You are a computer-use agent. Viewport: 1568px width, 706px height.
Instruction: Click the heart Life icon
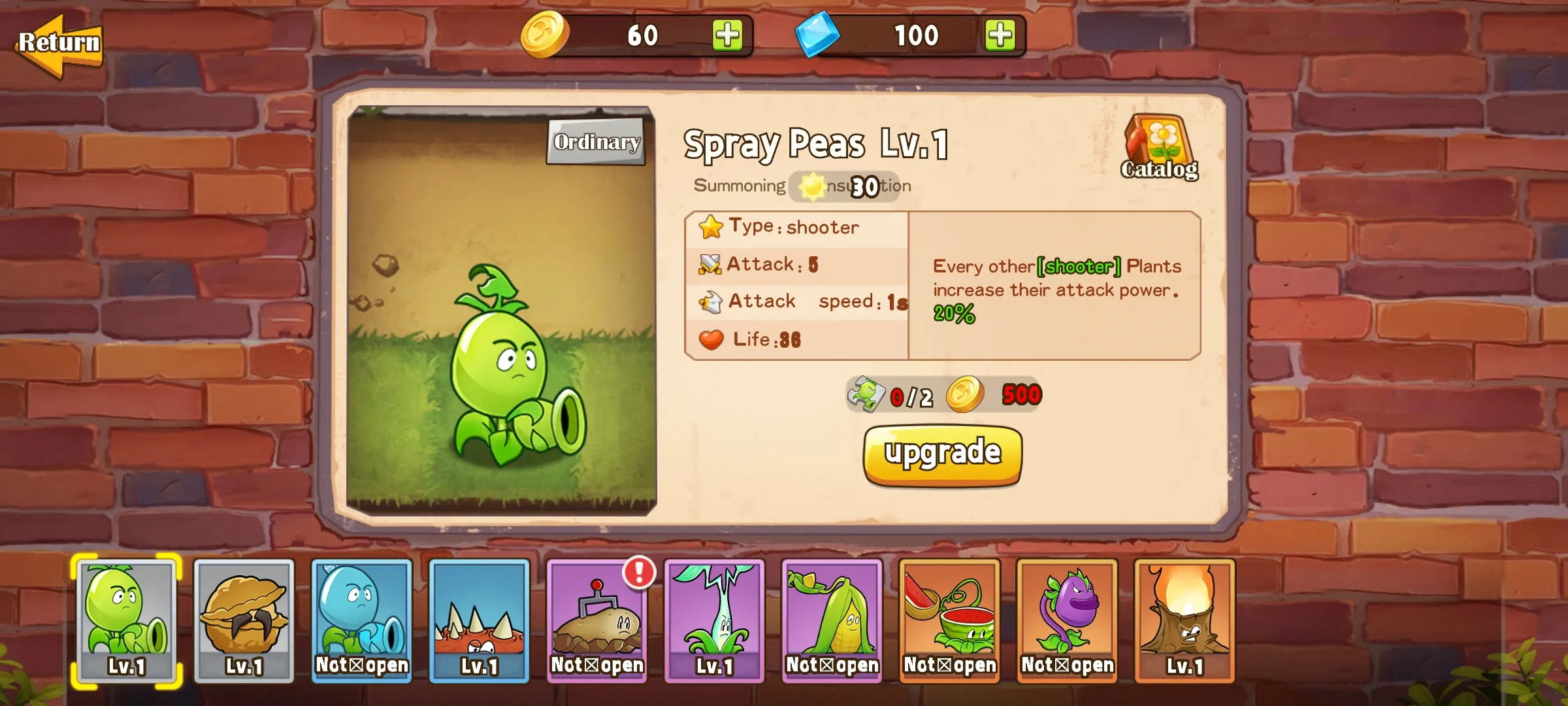712,338
